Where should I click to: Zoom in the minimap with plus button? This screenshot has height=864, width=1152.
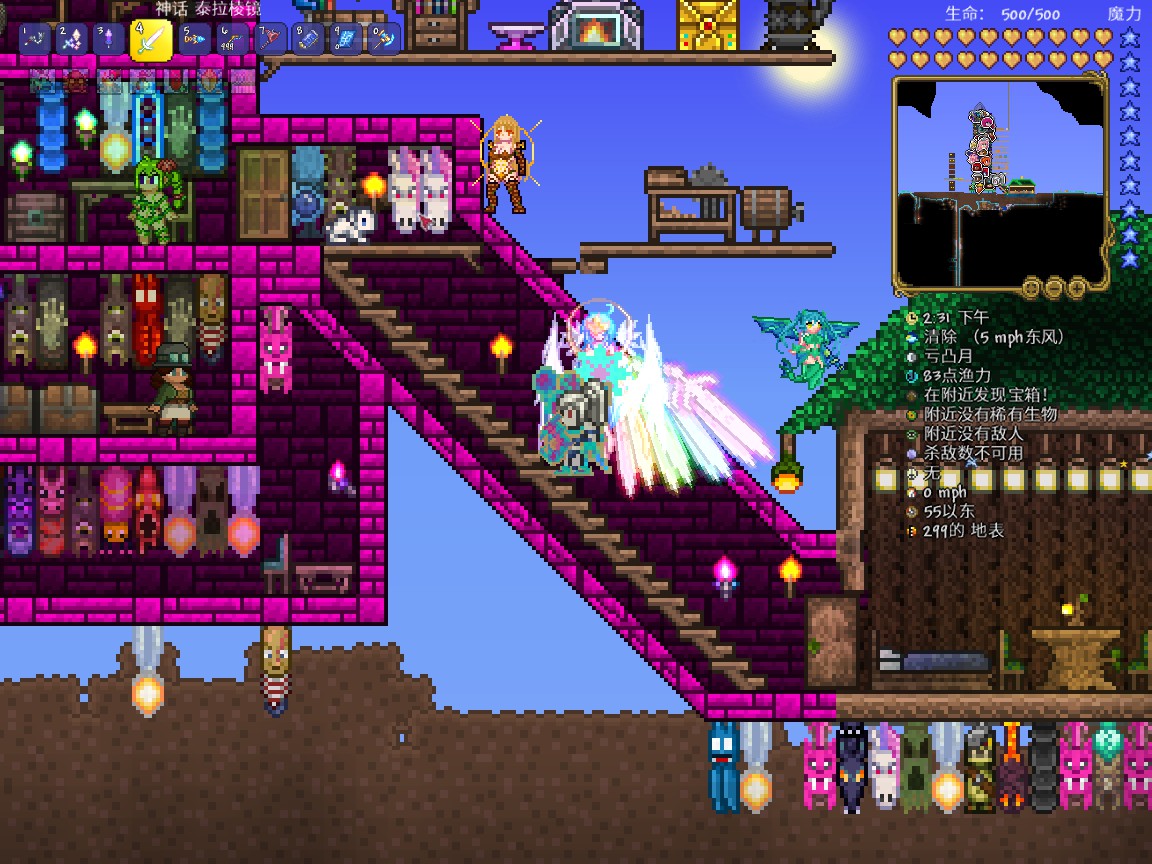coord(1076,288)
